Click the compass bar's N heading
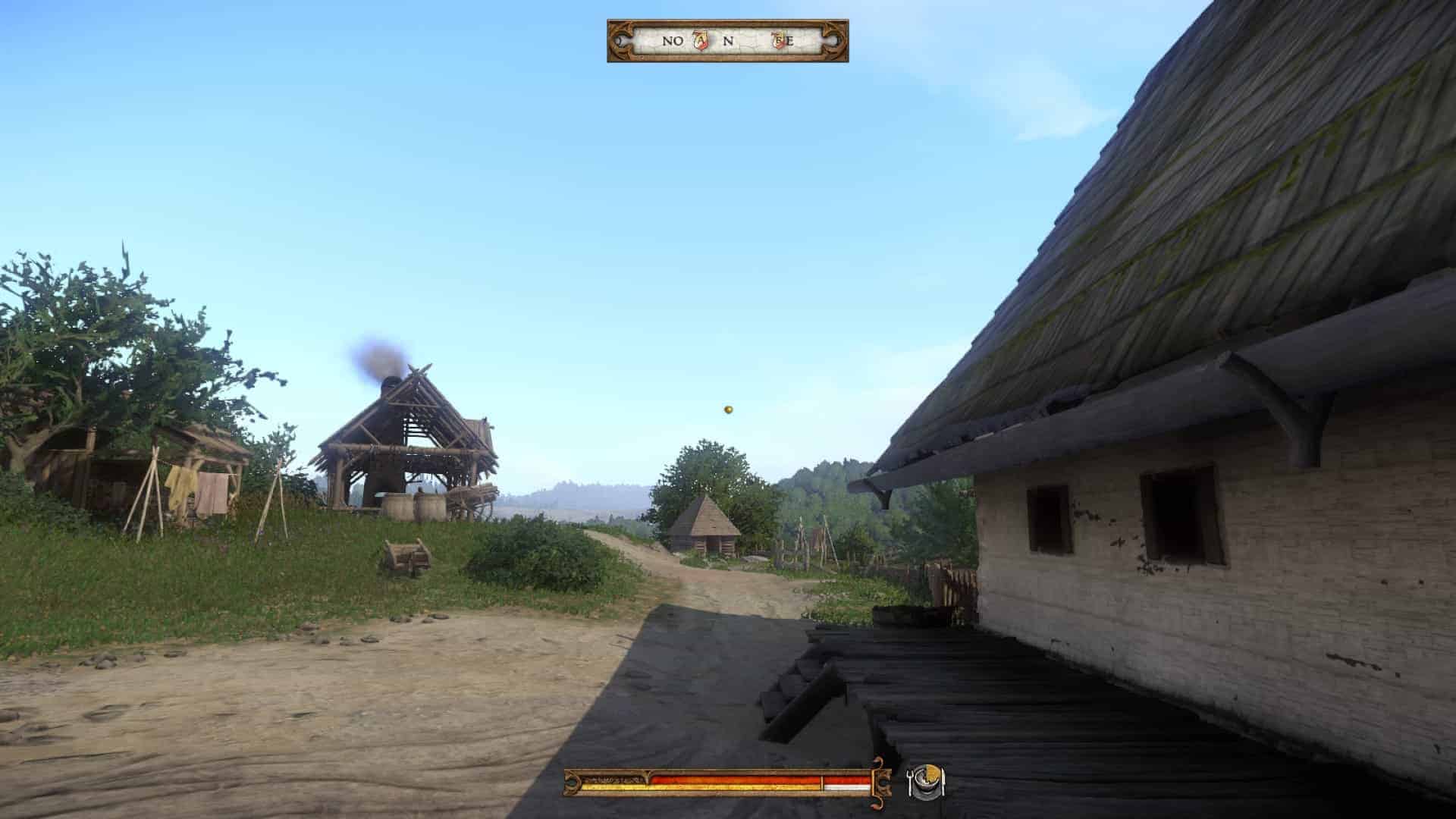Viewport: 1456px width, 819px height. pos(728,41)
